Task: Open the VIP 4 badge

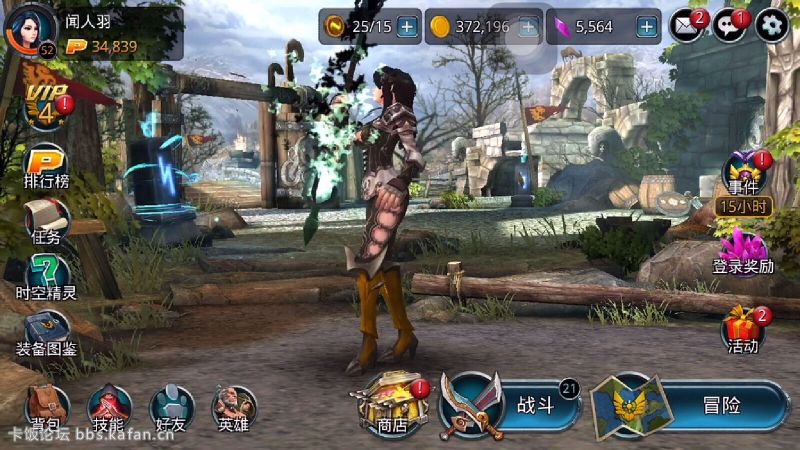Action: (42, 107)
